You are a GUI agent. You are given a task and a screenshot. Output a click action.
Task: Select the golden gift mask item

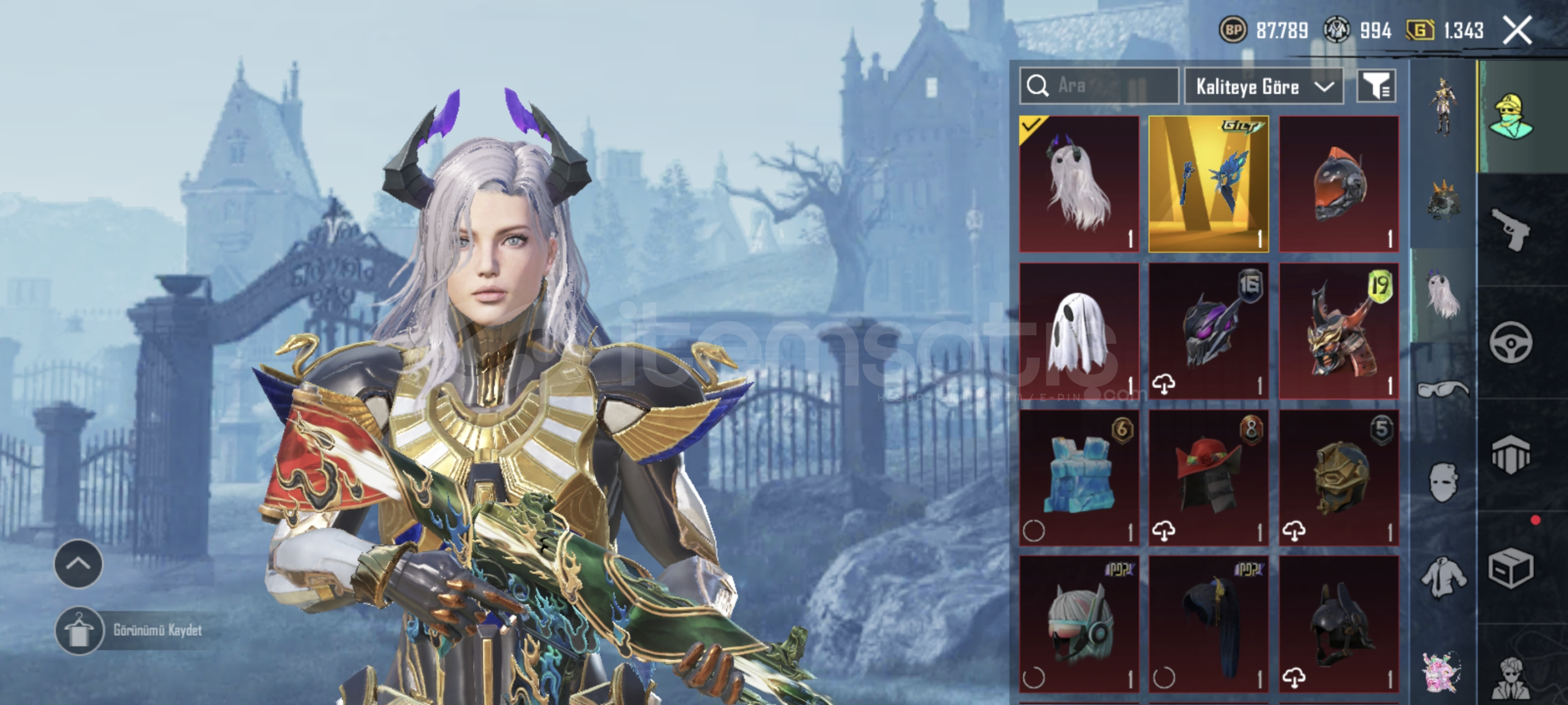point(1208,184)
